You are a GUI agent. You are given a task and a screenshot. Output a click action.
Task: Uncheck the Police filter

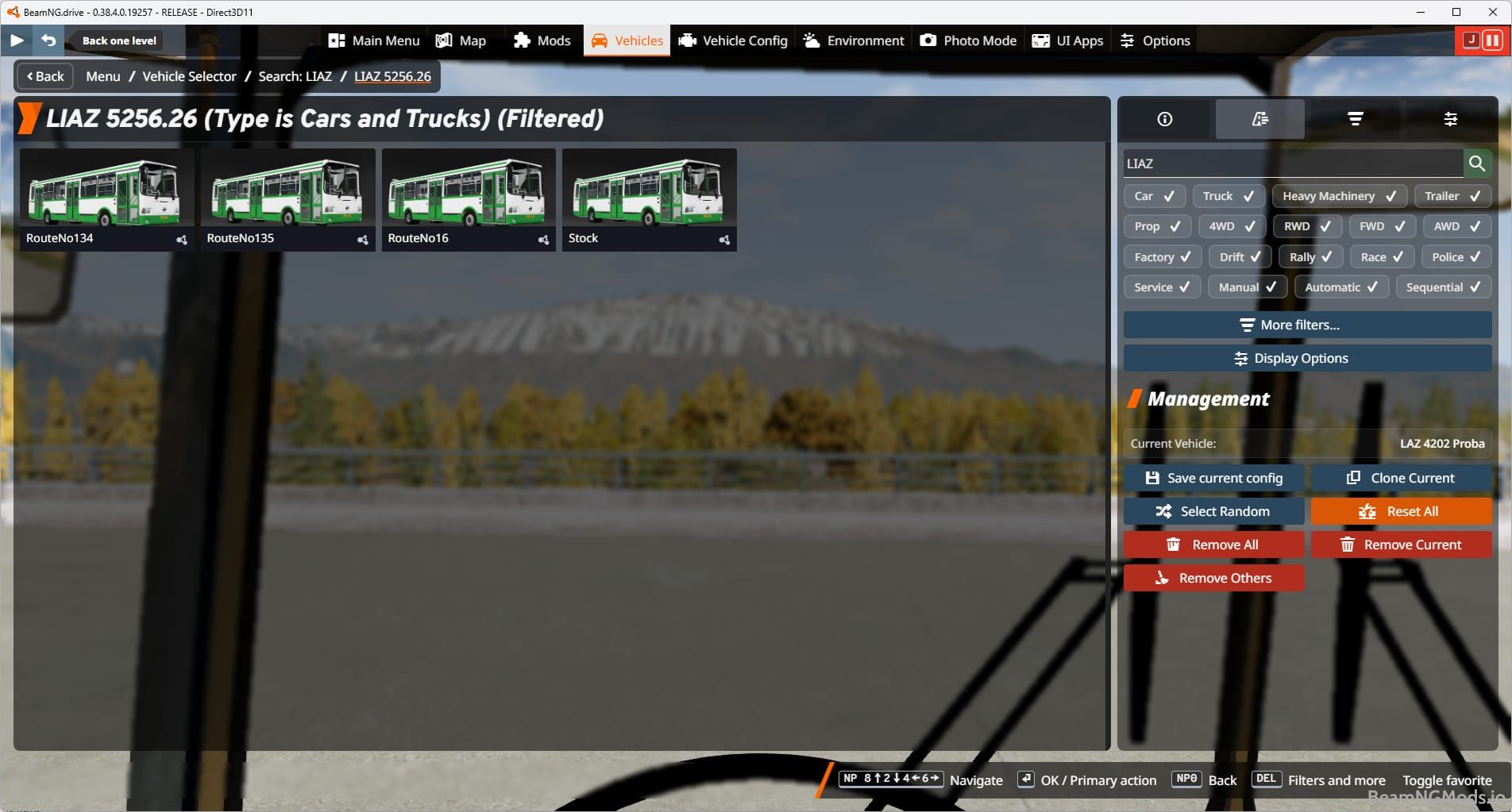(1455, 256)
